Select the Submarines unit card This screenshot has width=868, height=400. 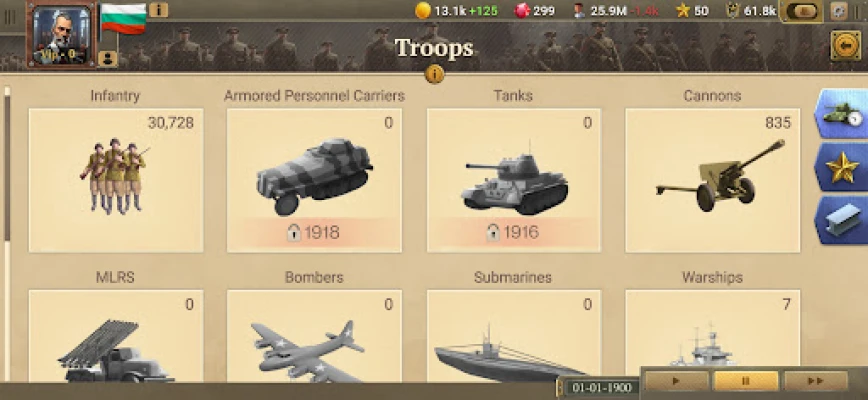click(513, 340)
